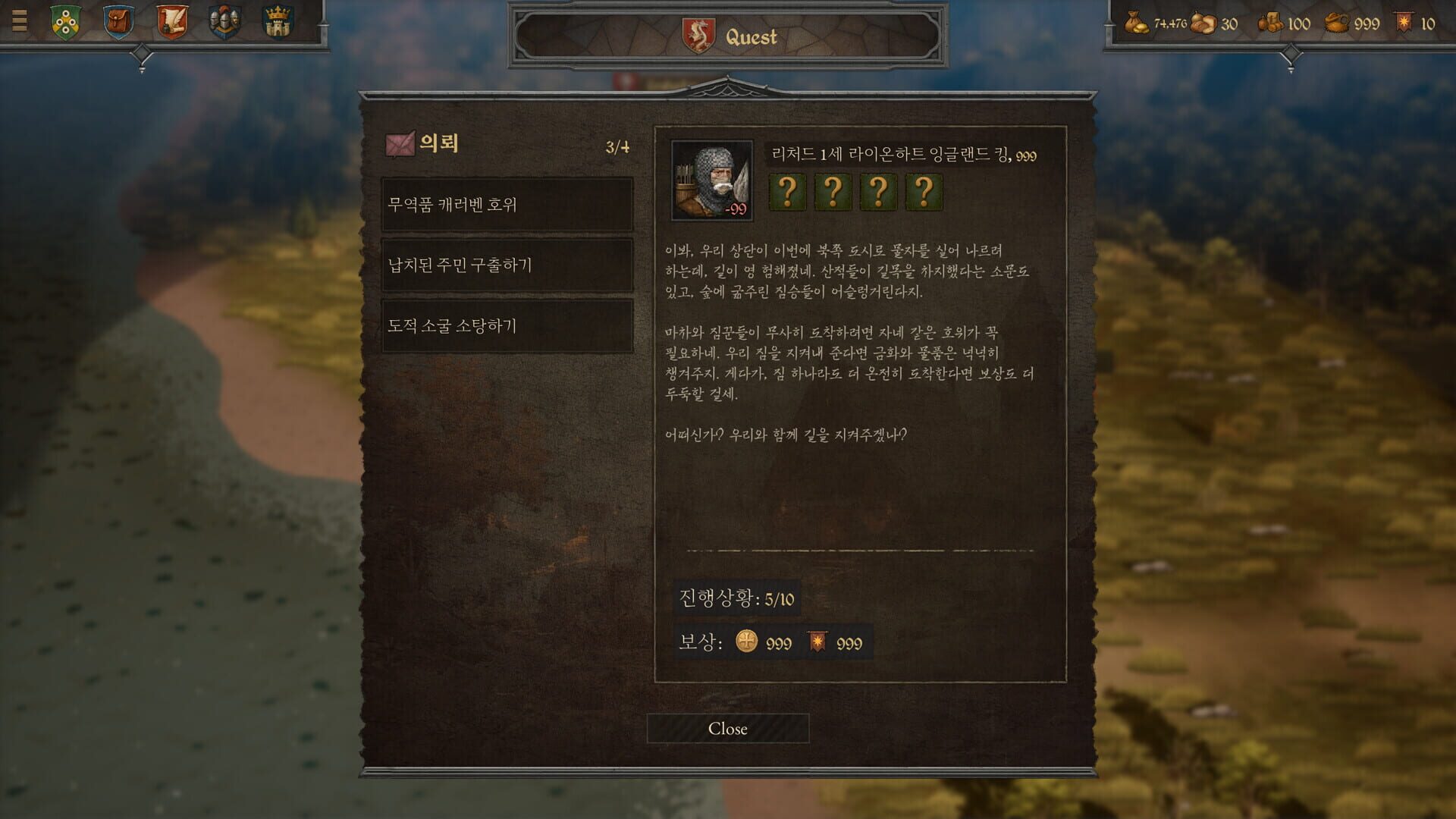Open the satchel inventory shield icon
Screen dimensions: 1456x819
pyautogui.click(x=118, y=22)
